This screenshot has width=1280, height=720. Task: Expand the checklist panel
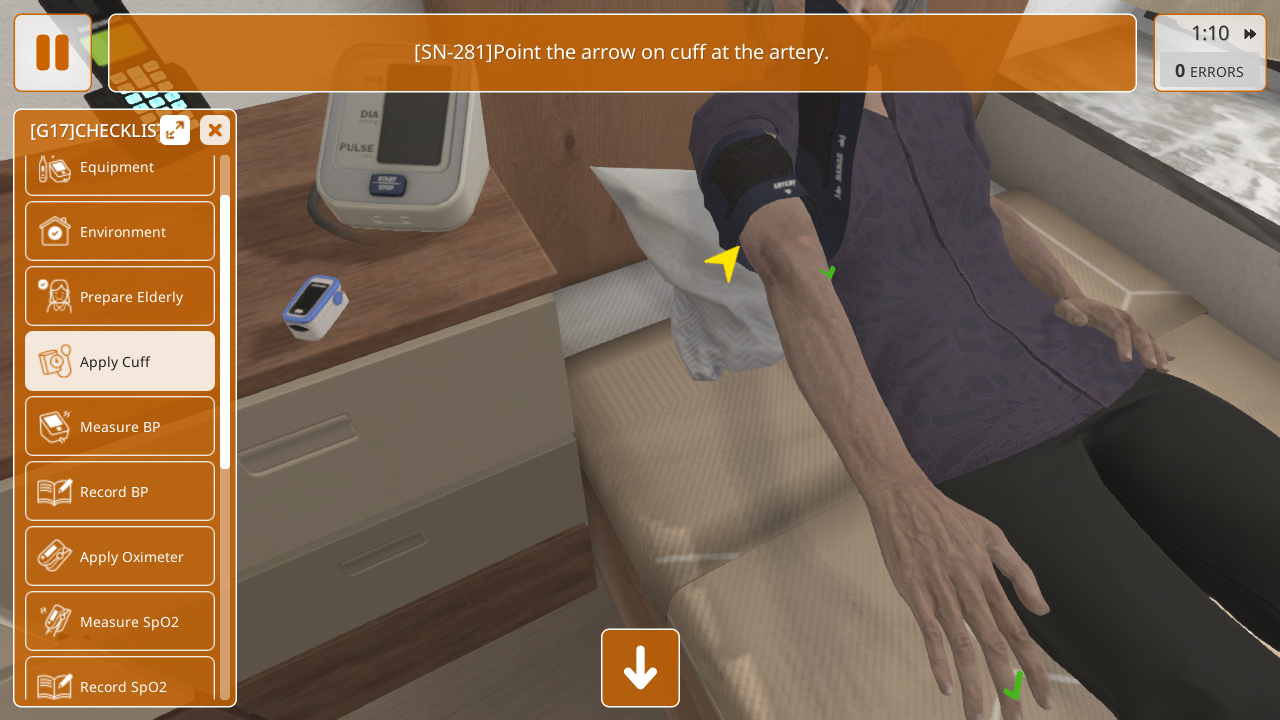pos(175,130)
